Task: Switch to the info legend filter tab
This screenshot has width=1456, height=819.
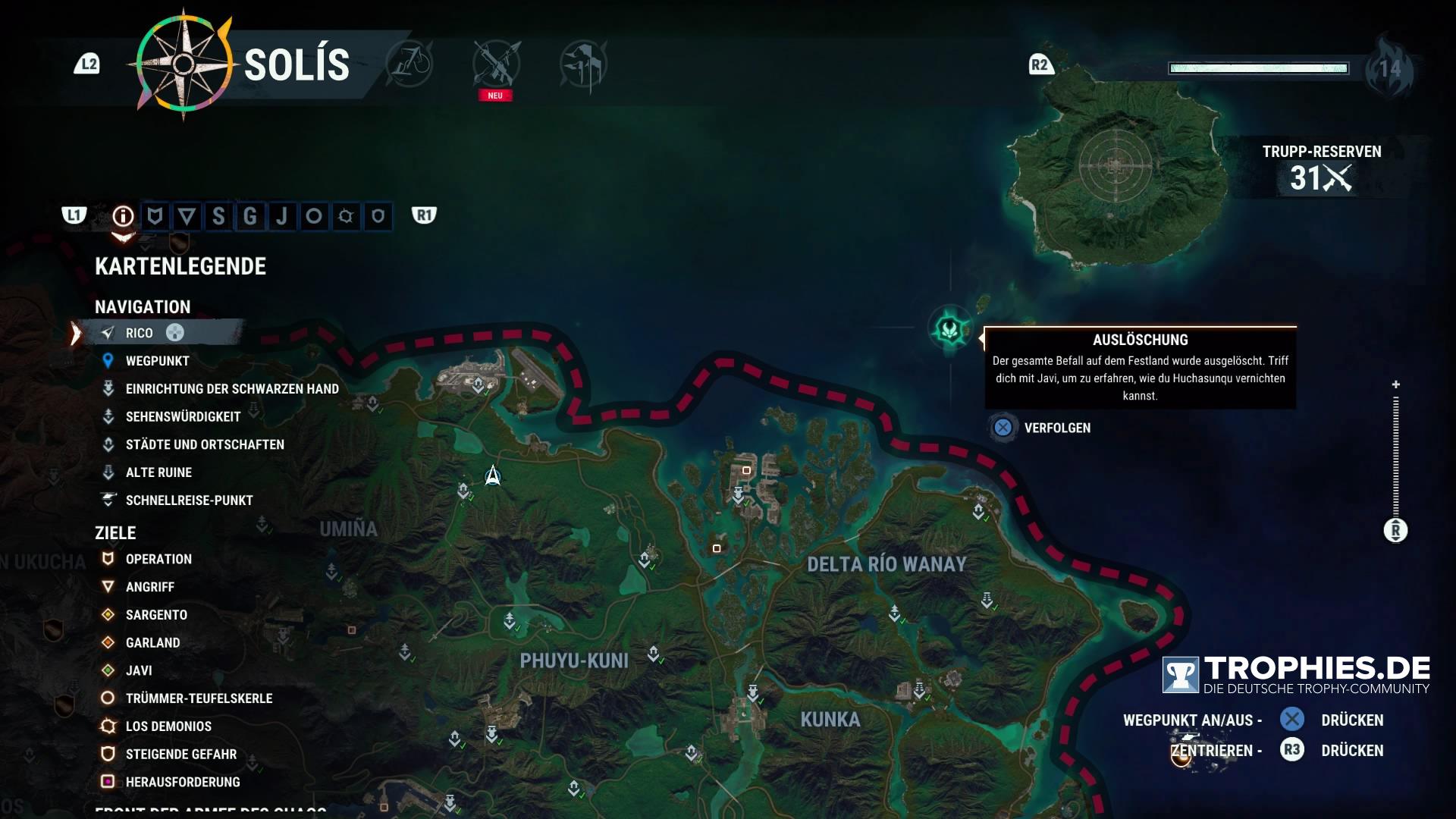Action: click(123, 217)
